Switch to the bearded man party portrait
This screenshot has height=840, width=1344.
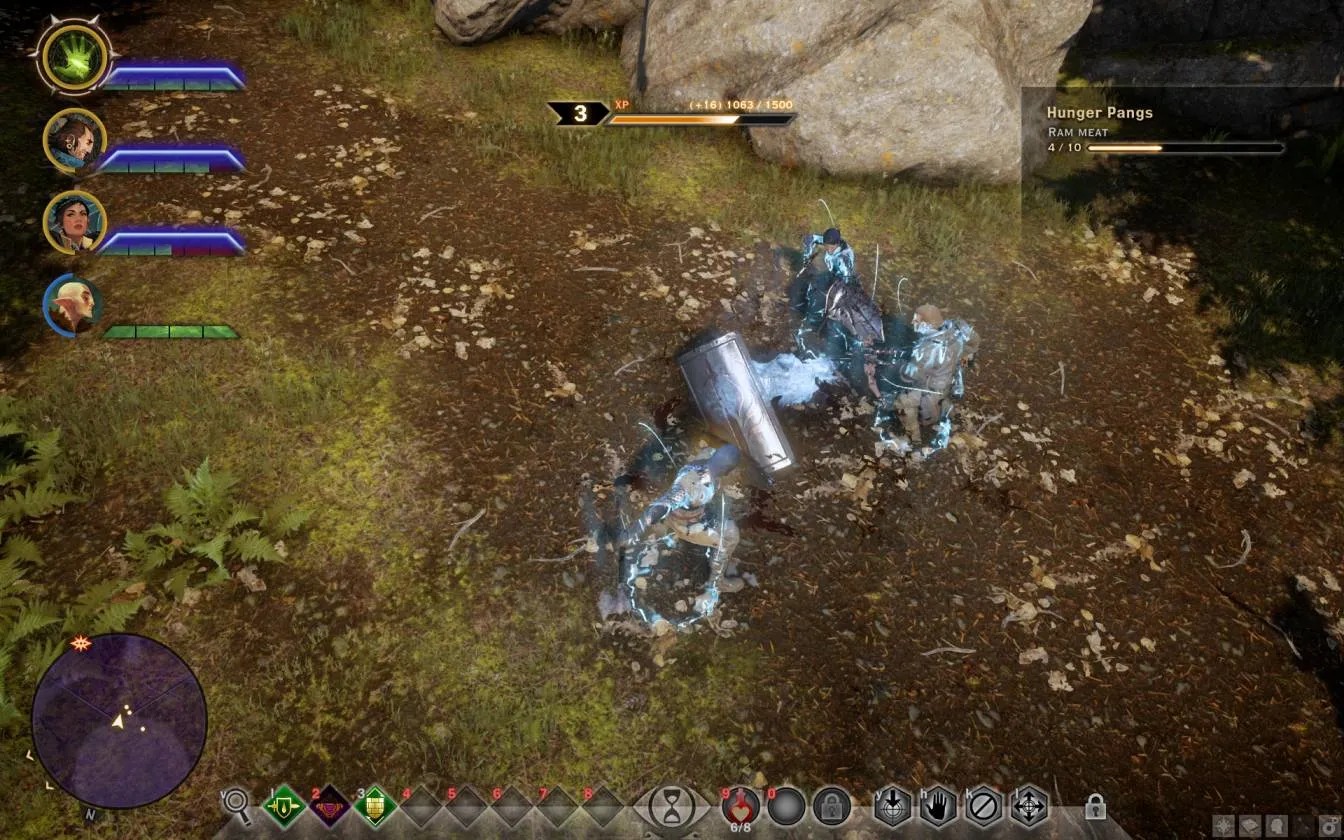coord(75,141)
